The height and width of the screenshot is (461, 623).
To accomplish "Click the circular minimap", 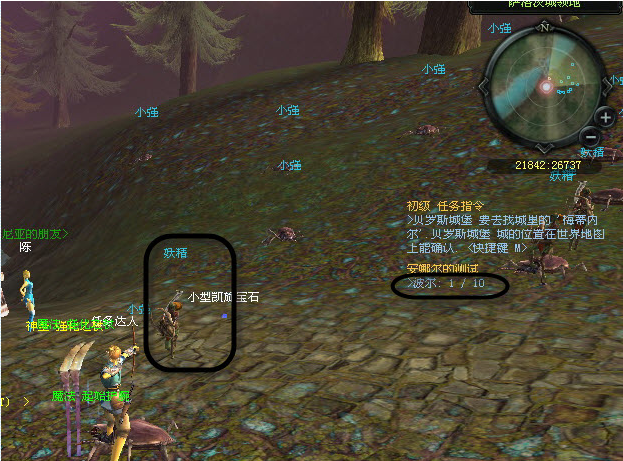I will 545,86.
